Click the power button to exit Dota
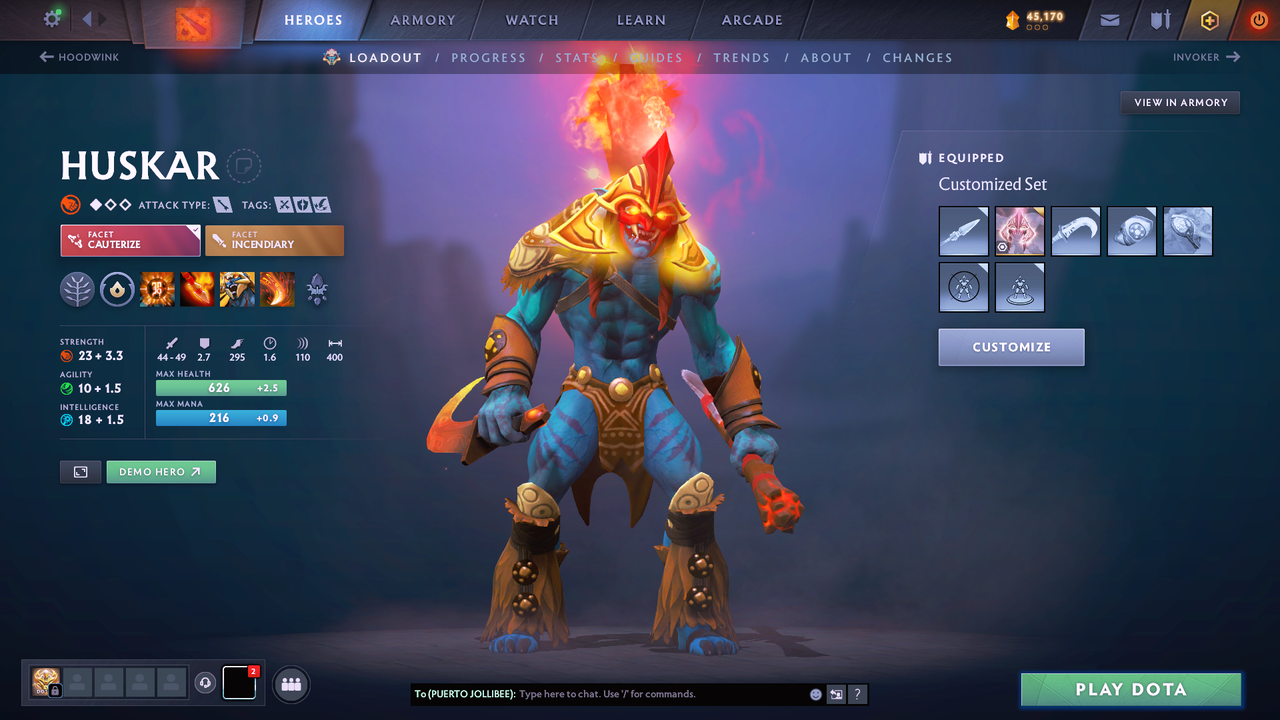1280x720 pixels. (1258, 19)
